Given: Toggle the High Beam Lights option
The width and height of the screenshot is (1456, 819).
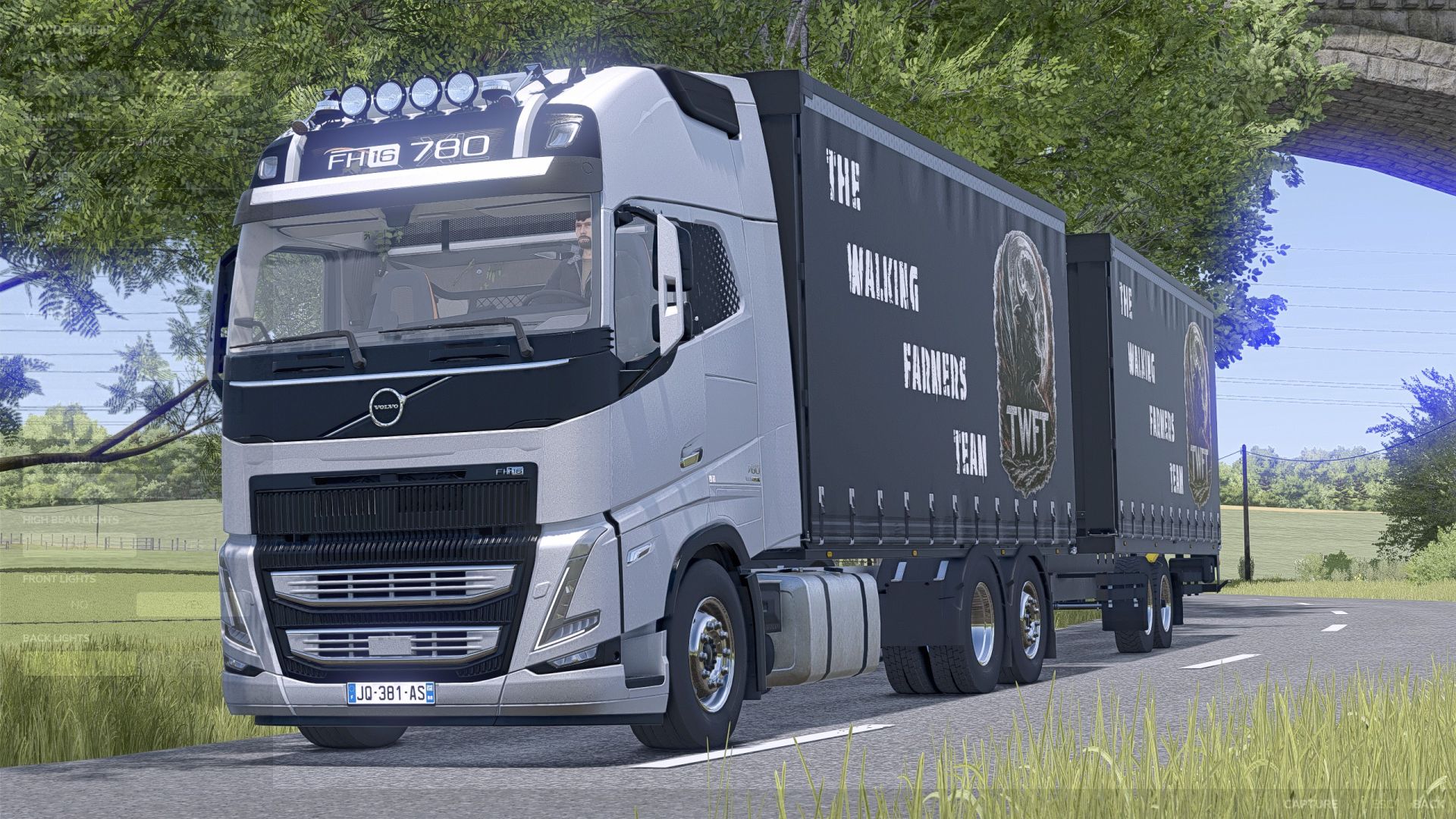Looking at the screenshot, I should click(79, 545).
